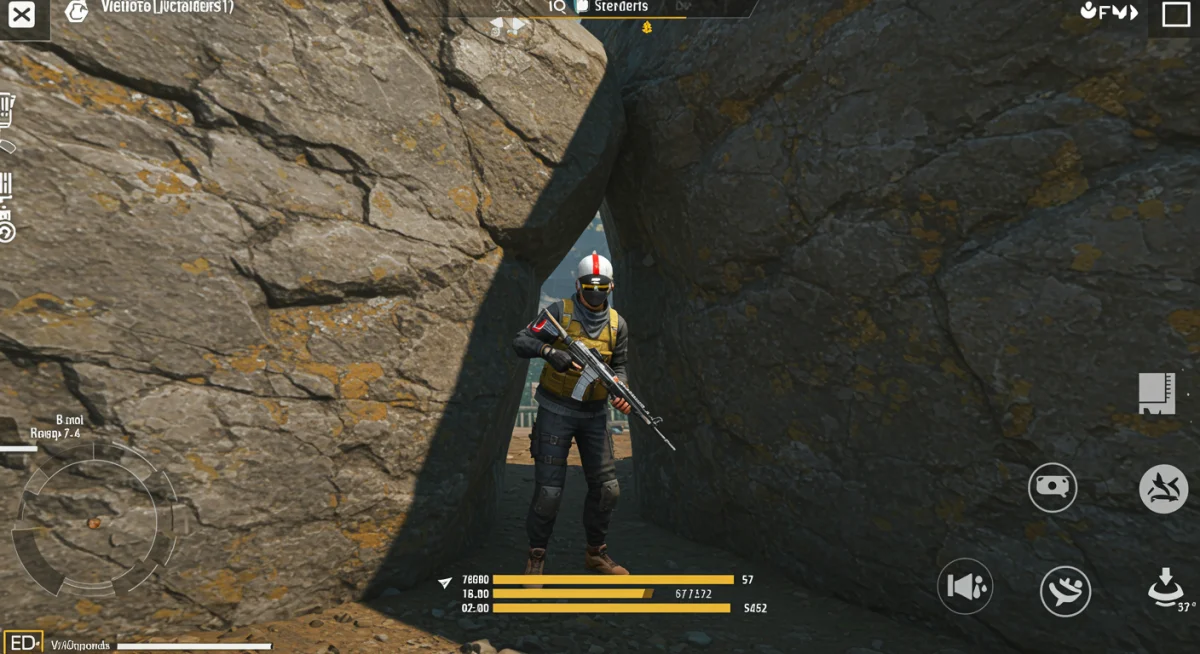1200x654 pixels.
Task: Select the yellow ED badge
Action: pos(23,642)
